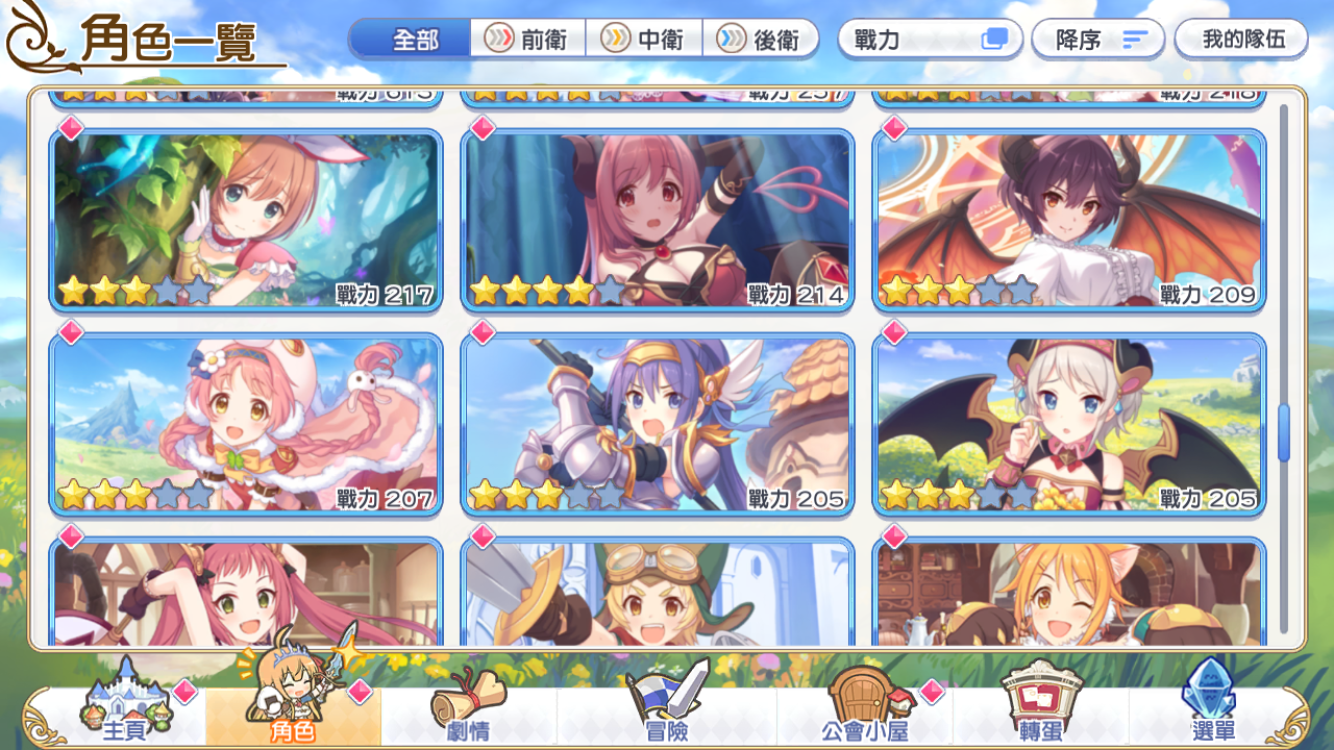Open the 戰力 sort dropdown
This screenshot has width=1334, height=750.
[929, 39]
